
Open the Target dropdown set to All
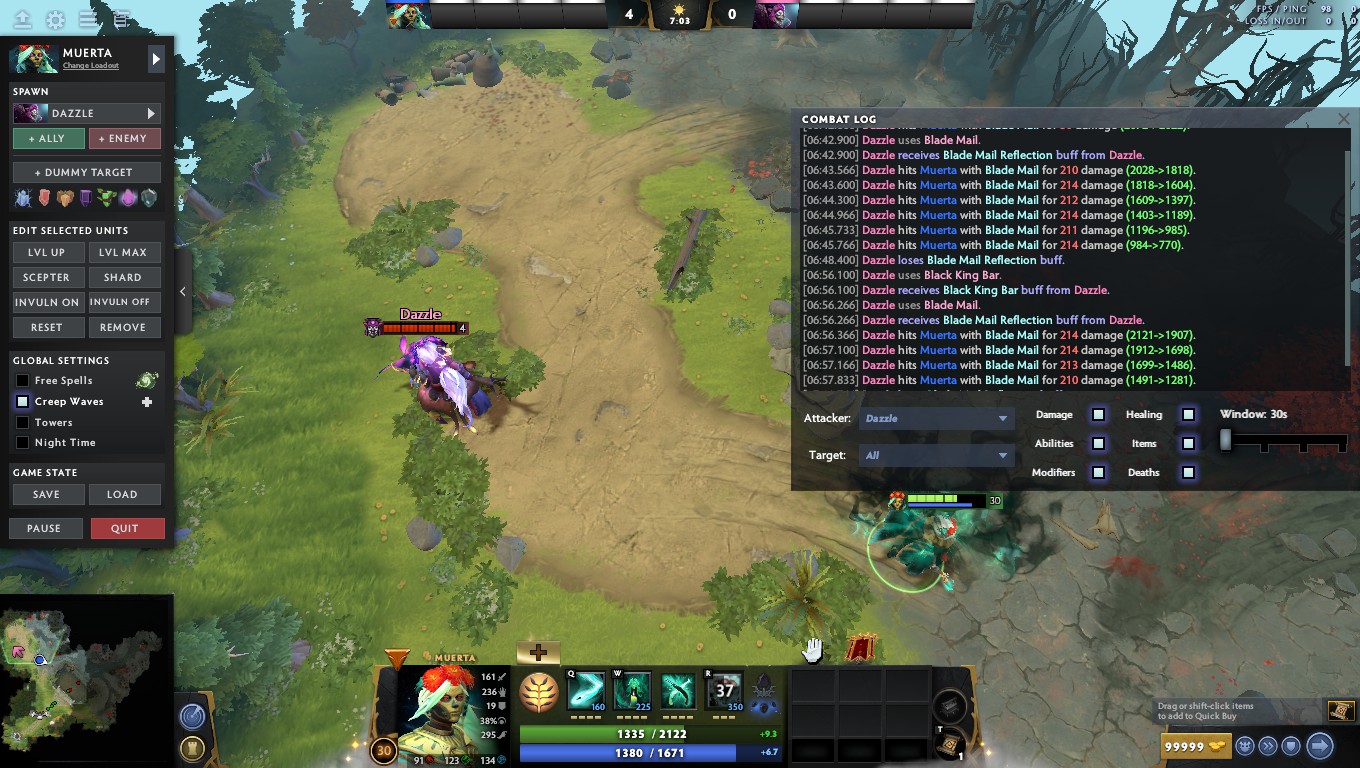pos(935,455)
